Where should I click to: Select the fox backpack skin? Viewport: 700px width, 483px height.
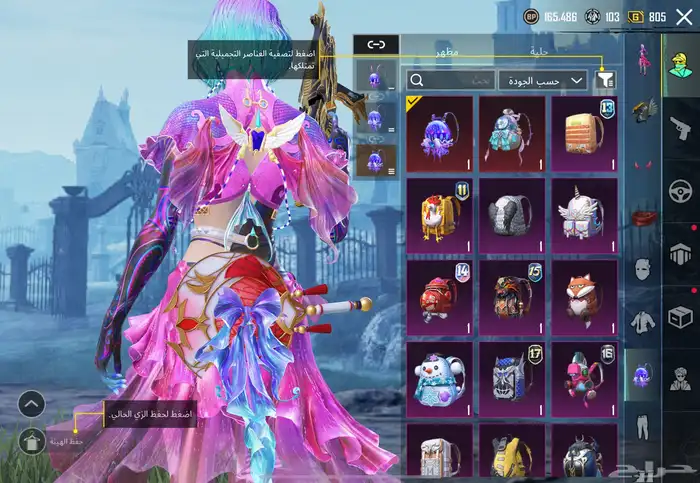coord(585,297)
